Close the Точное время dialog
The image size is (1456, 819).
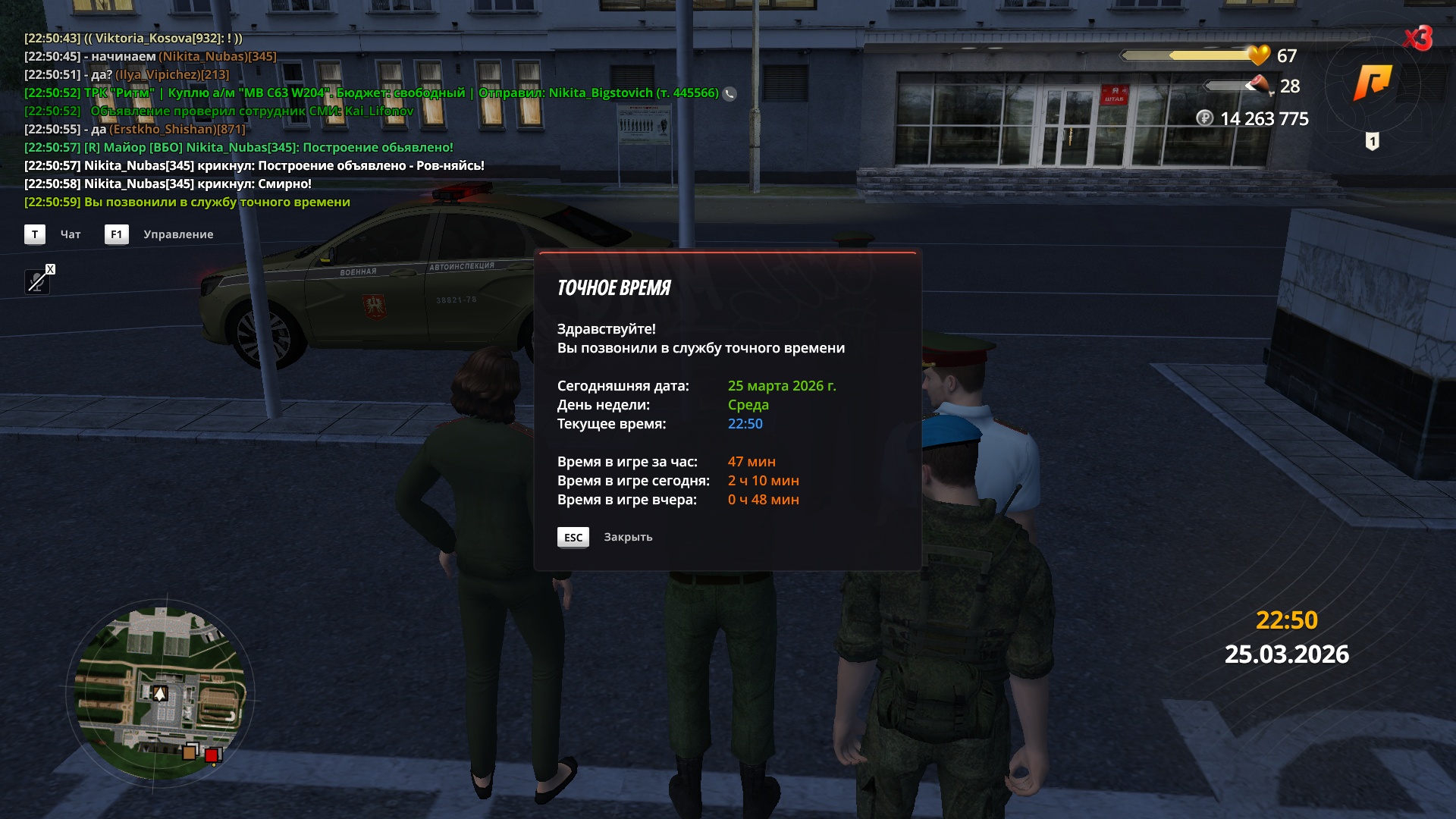point(573,538)
